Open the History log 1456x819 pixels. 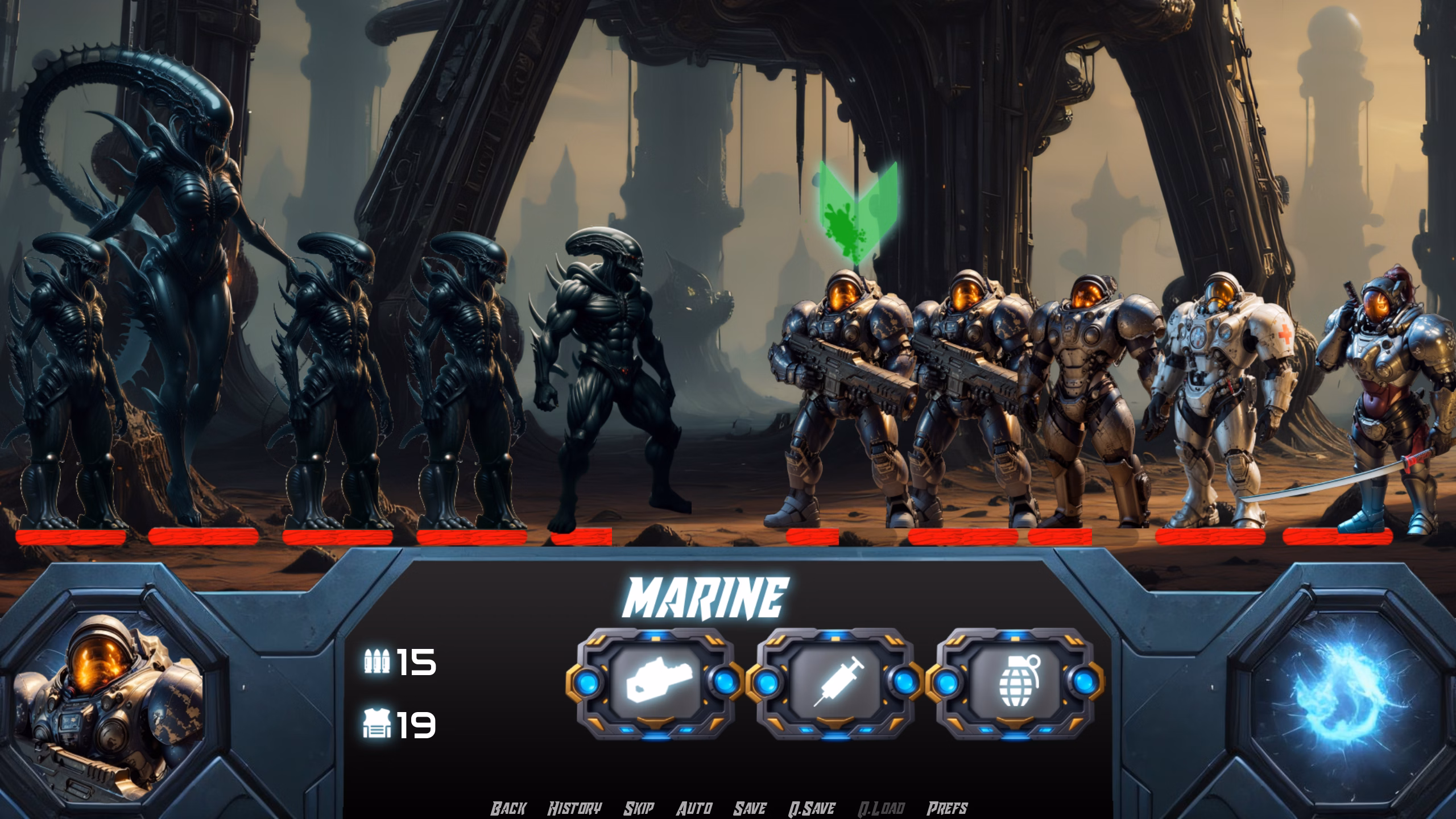[x=574, y=808]
